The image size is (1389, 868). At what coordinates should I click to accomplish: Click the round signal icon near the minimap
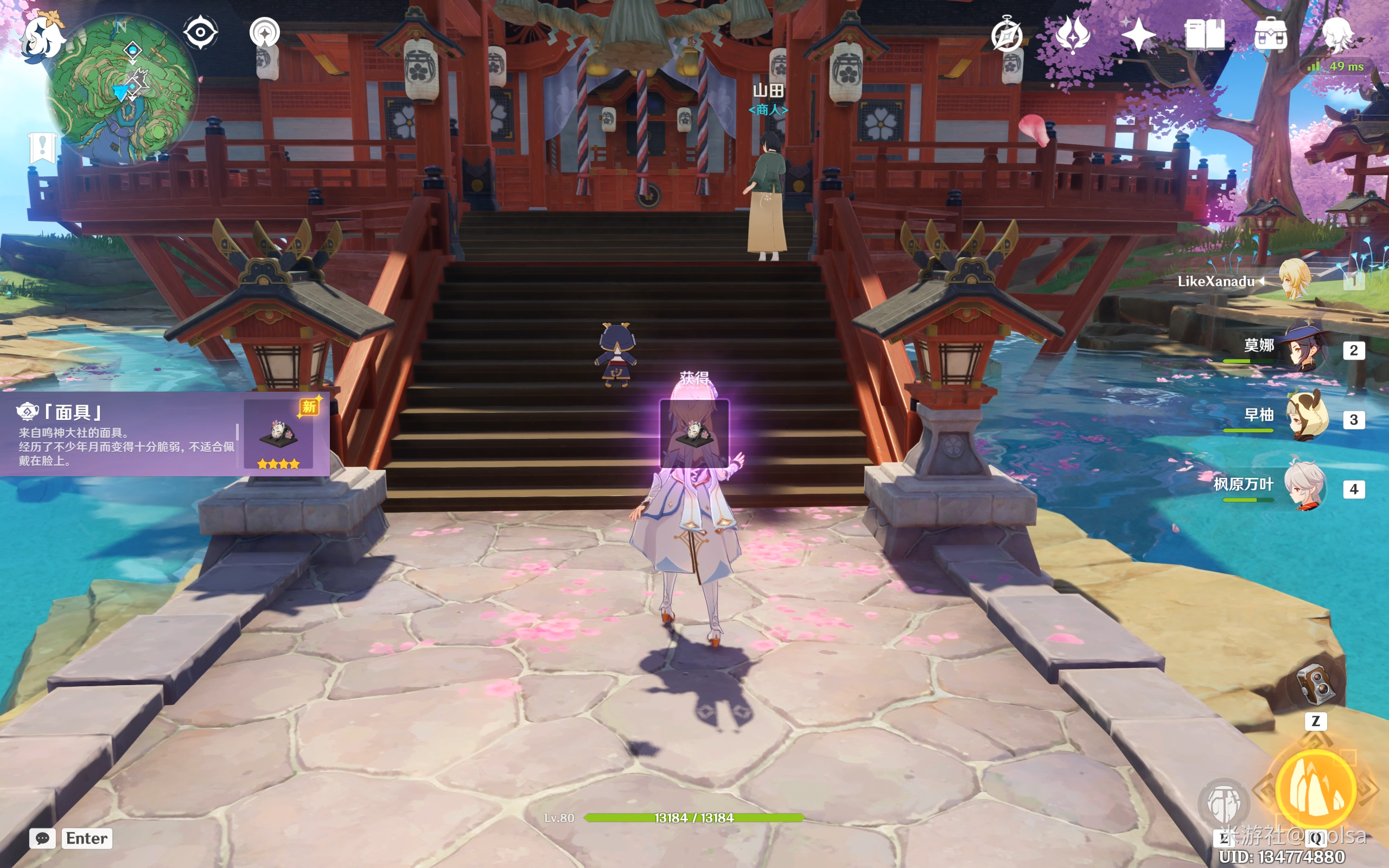[x=265, y=33]
